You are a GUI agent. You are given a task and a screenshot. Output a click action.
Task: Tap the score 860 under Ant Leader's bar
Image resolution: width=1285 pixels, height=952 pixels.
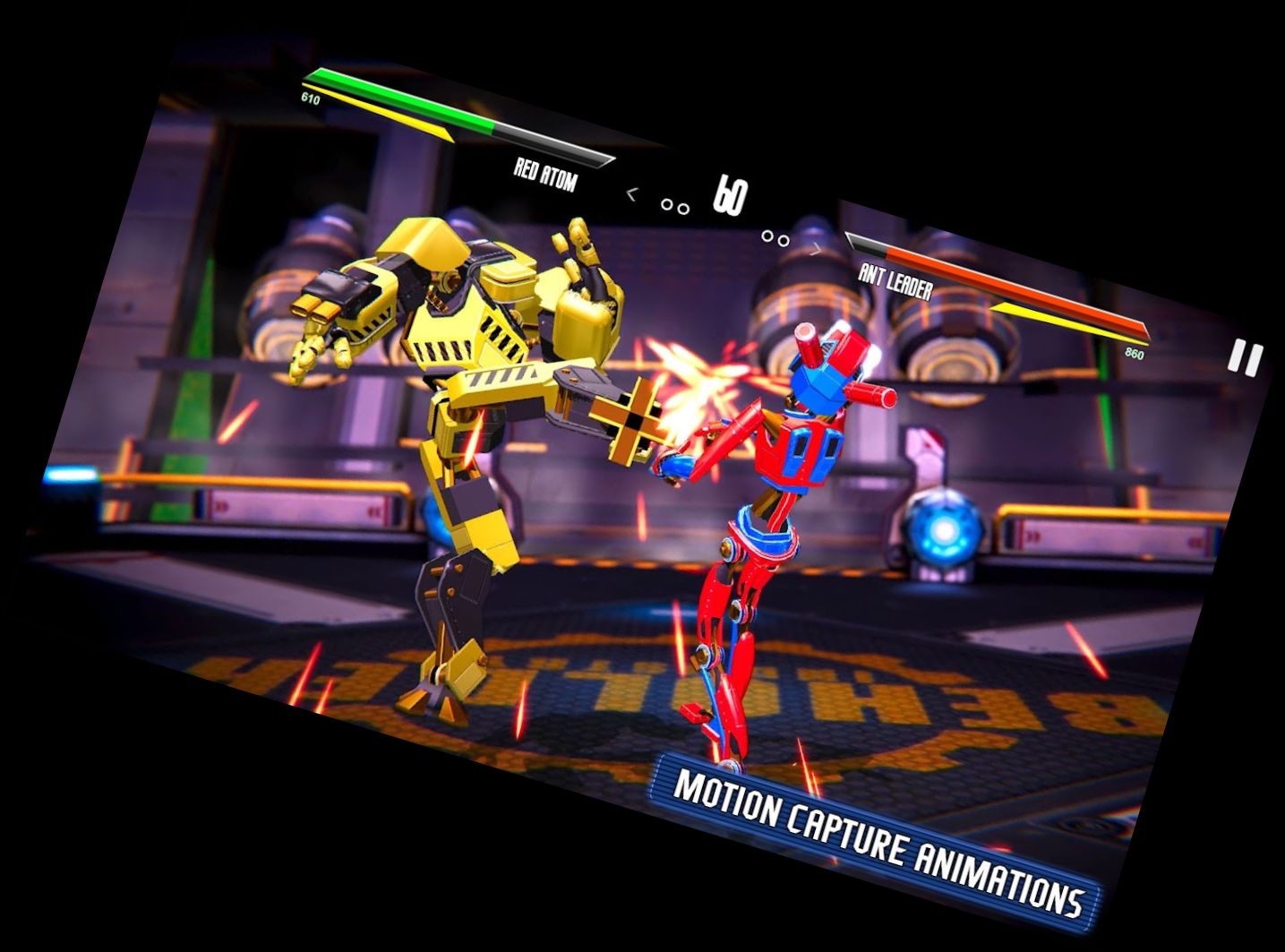pyautogui.click(x=1133, y=352)
